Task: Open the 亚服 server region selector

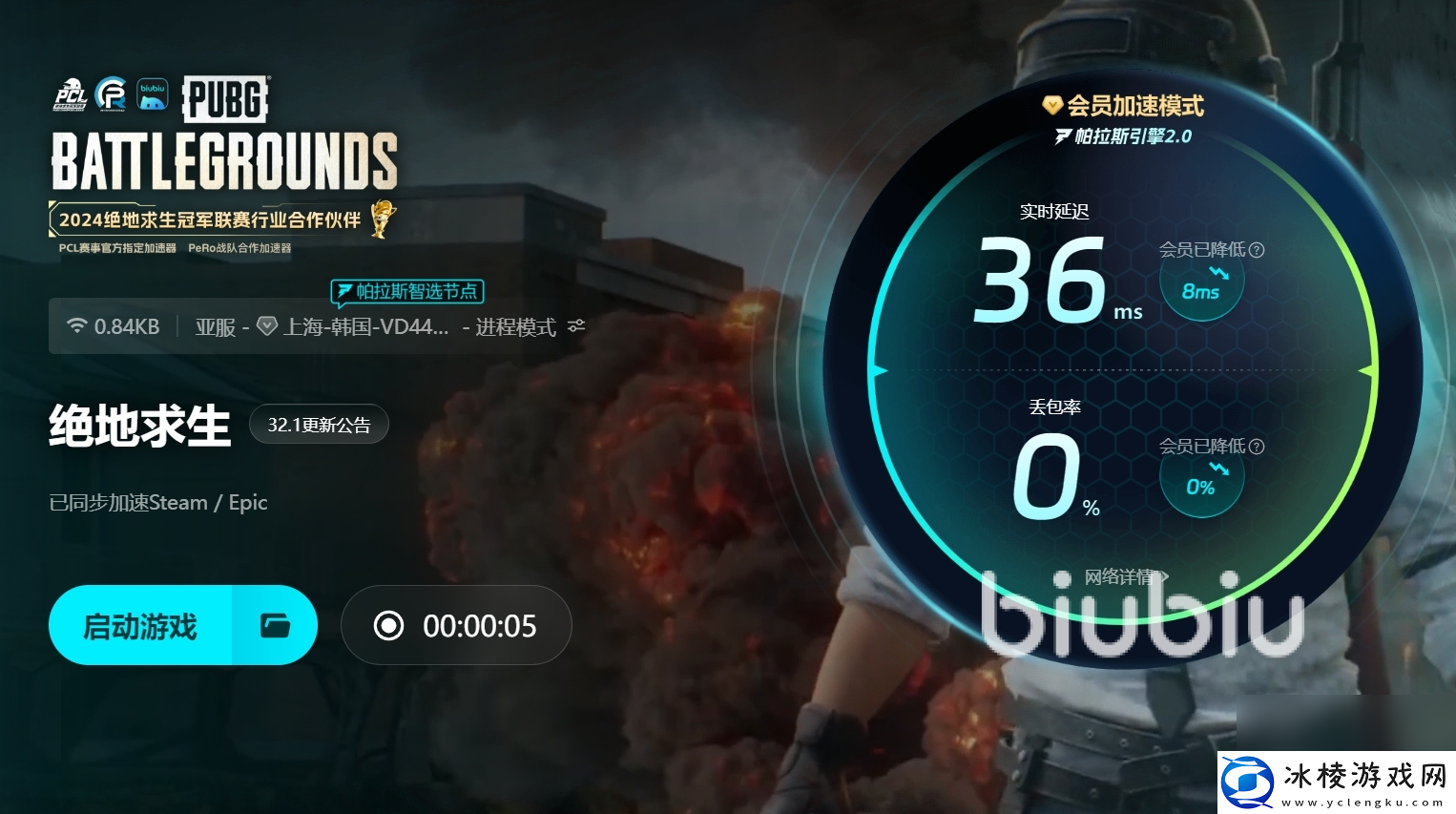Action: pos(215,325)
